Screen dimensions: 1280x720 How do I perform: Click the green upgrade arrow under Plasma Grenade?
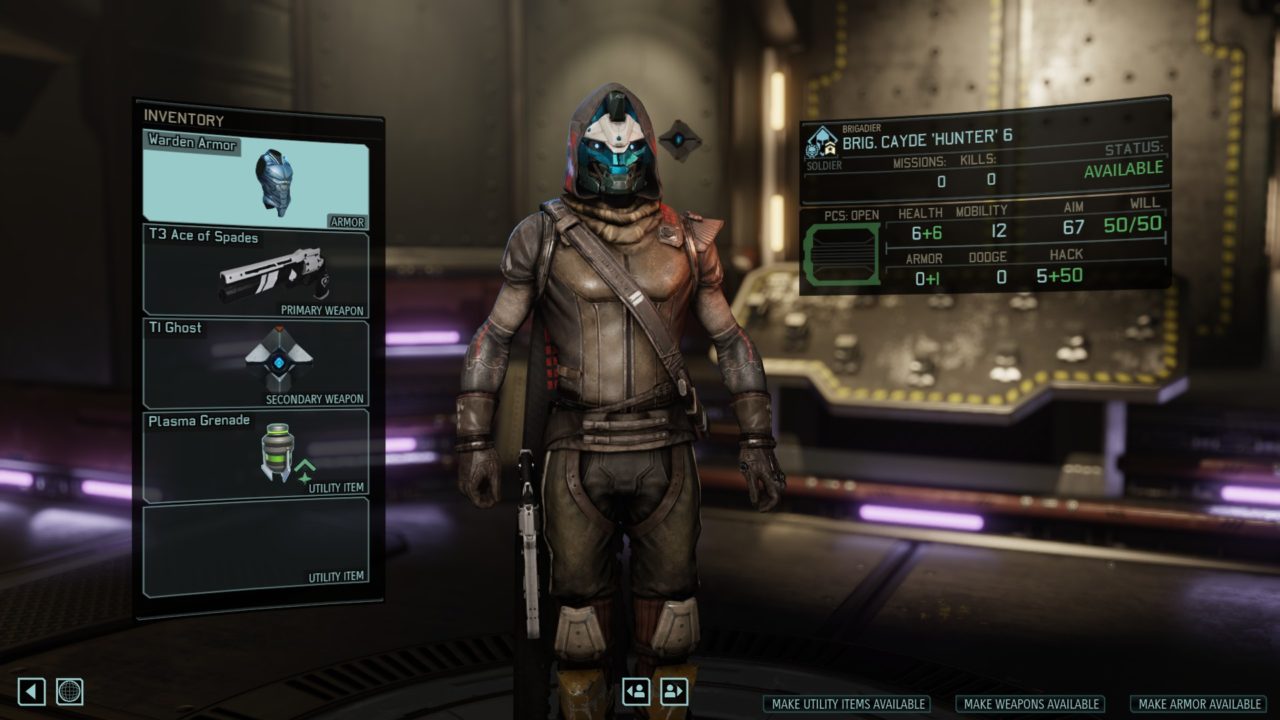[x=305, y=466]
